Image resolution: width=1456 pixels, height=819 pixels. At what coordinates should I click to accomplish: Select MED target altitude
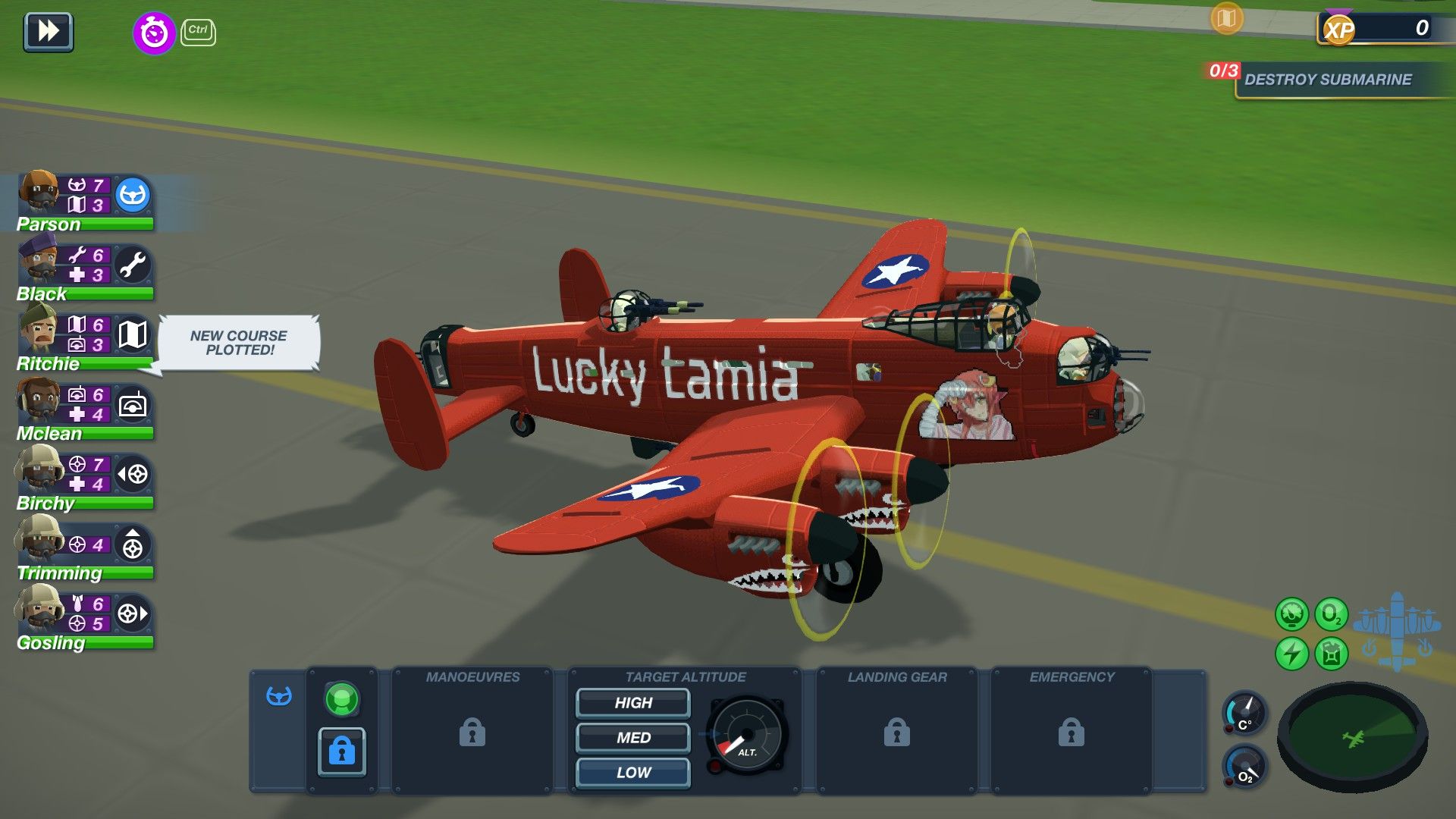[x=632, y=738]
